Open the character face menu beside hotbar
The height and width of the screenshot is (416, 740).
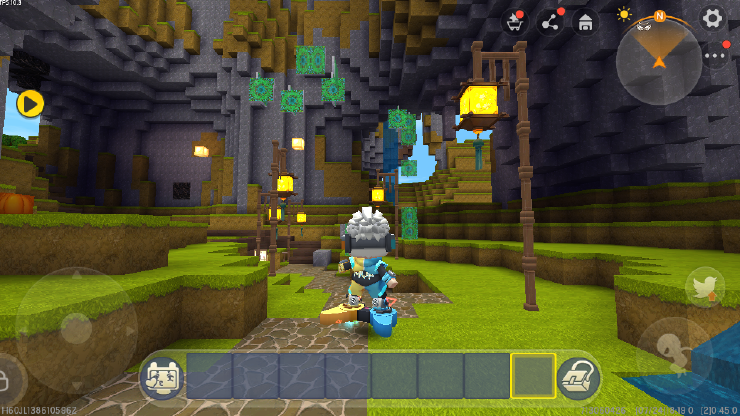click(161, 377)
